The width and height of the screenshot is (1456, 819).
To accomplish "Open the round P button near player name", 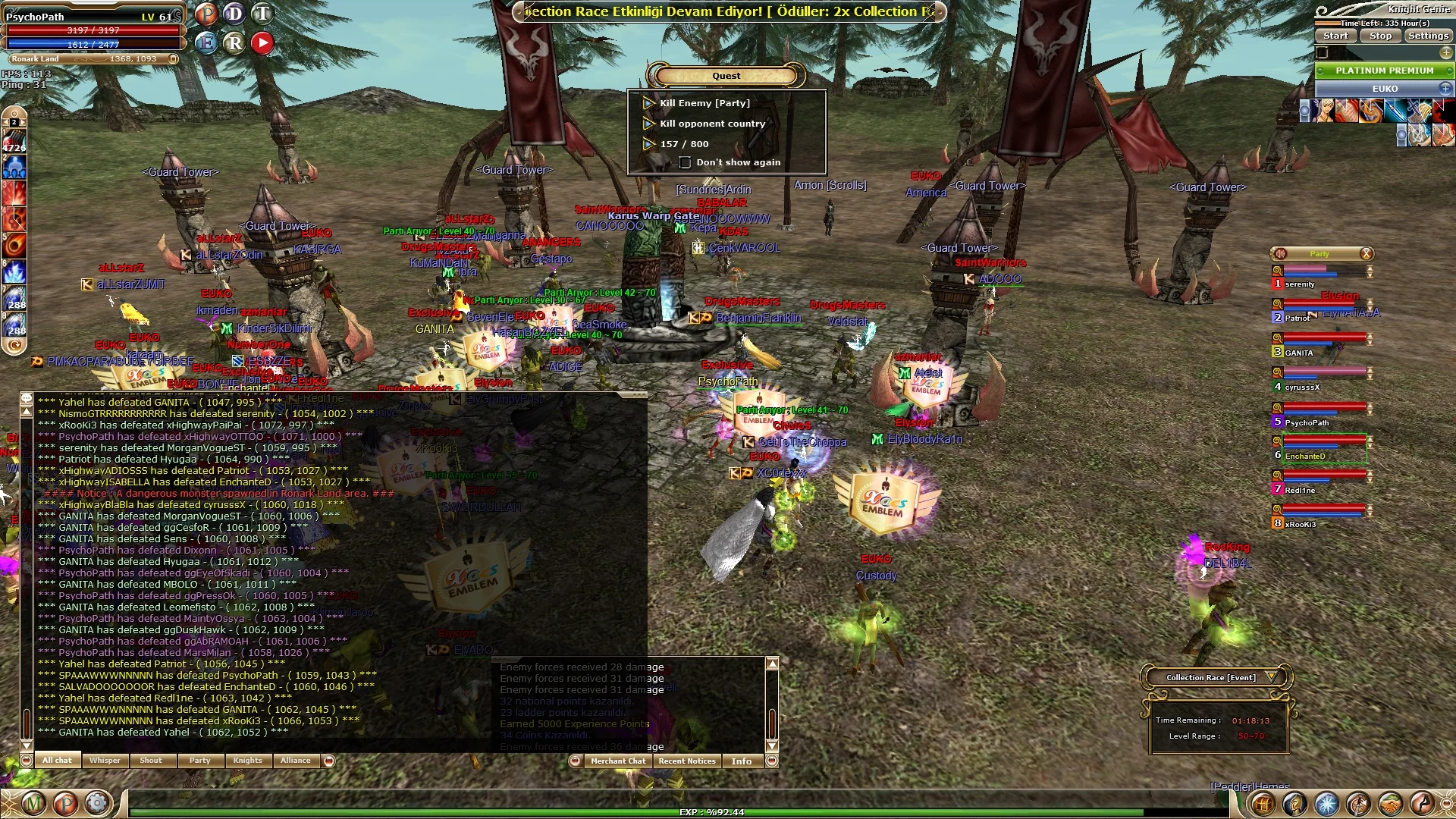I will click(206, 14).
